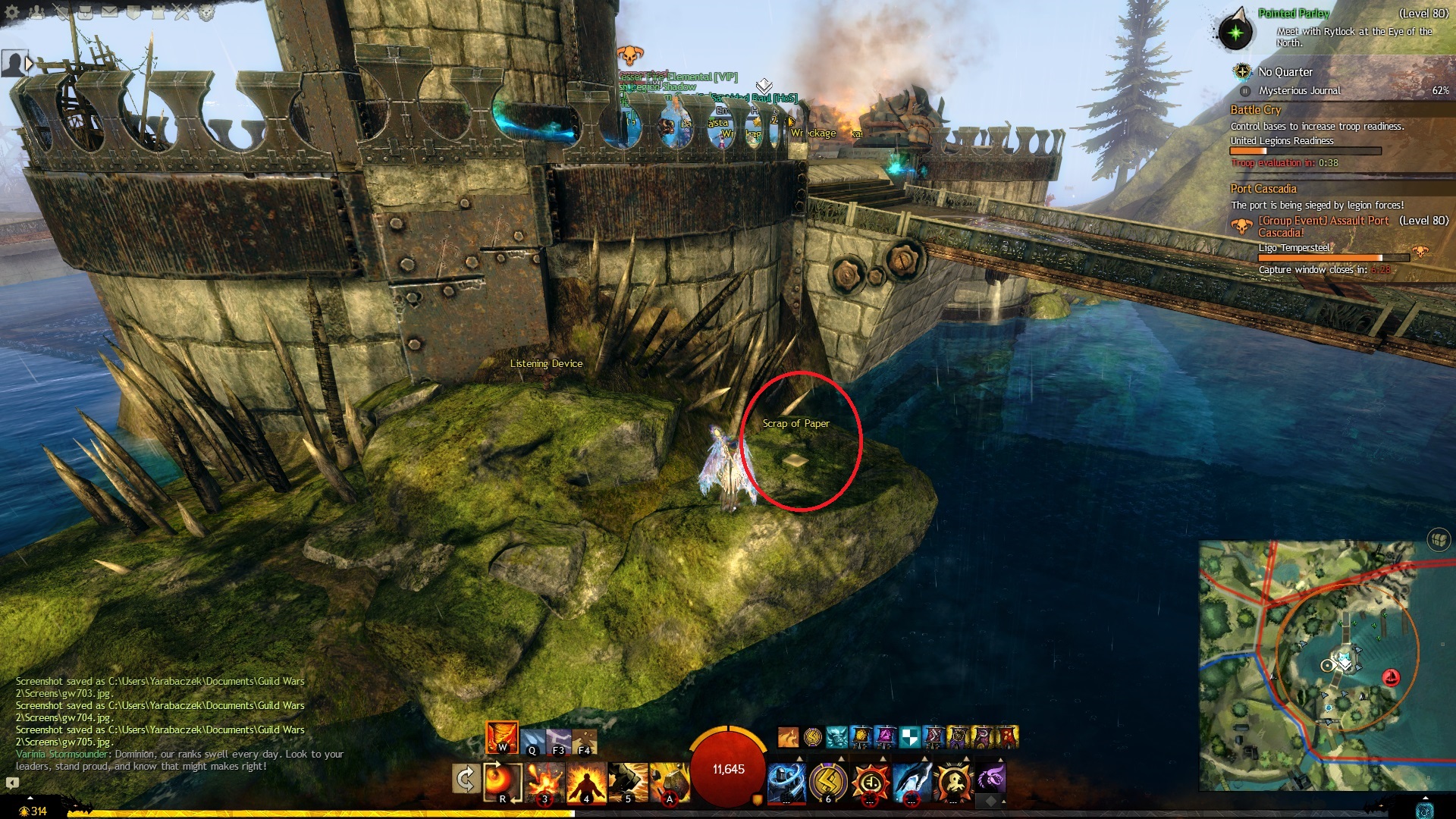Open the PvP crossed swords panel

click(x=182, y=12)
